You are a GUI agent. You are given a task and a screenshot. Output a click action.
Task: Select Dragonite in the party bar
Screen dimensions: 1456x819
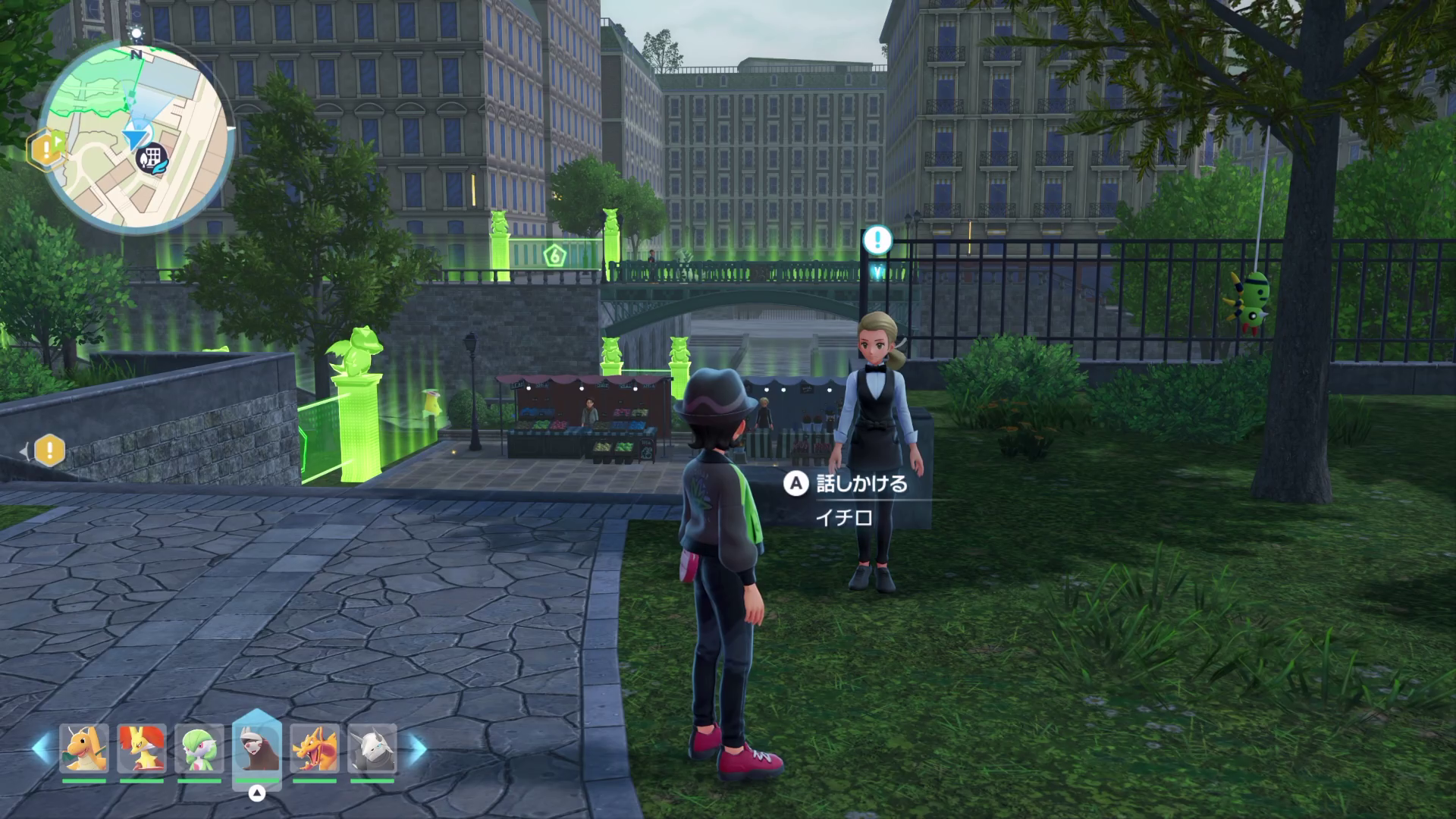(83, 748)
